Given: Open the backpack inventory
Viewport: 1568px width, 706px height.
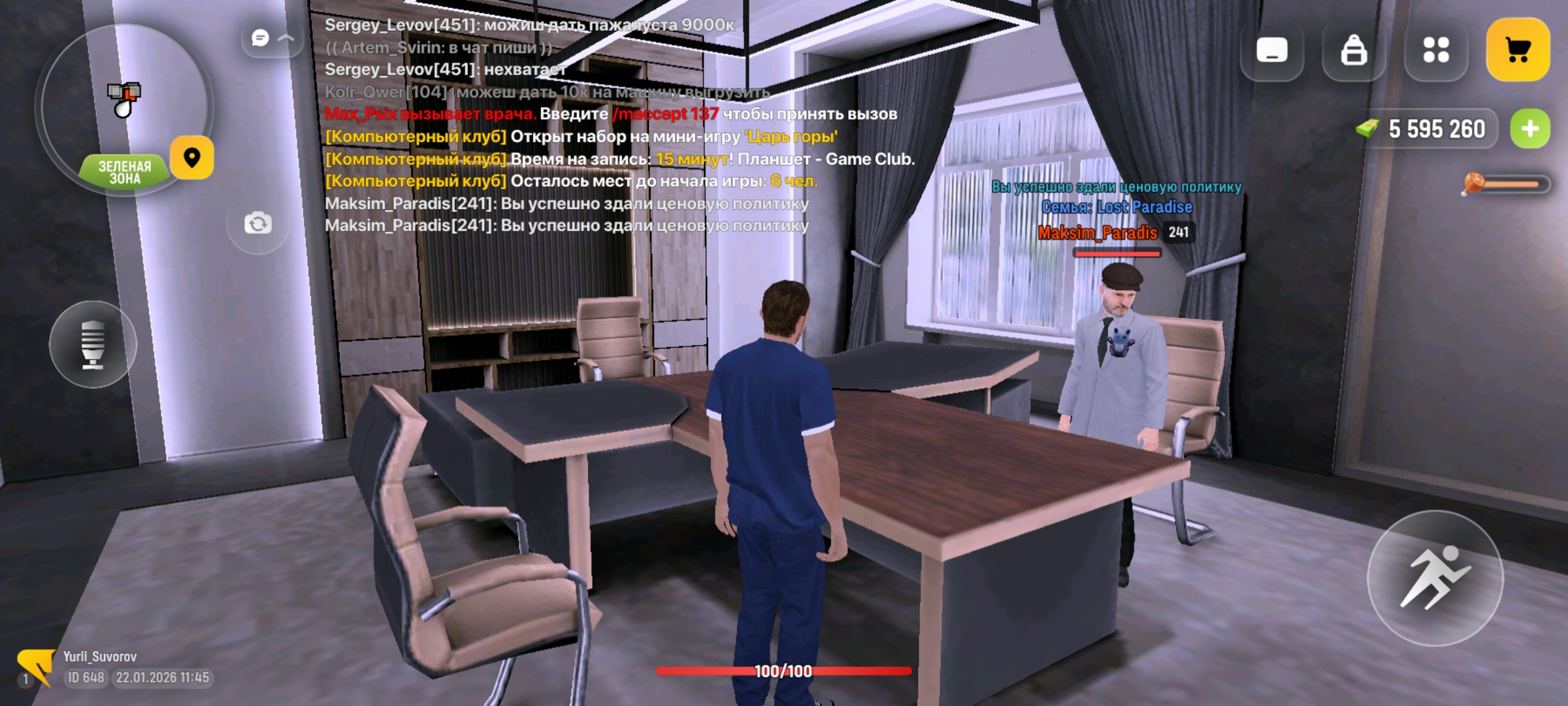Looking at the screenshot, I should click(1353, 50).
